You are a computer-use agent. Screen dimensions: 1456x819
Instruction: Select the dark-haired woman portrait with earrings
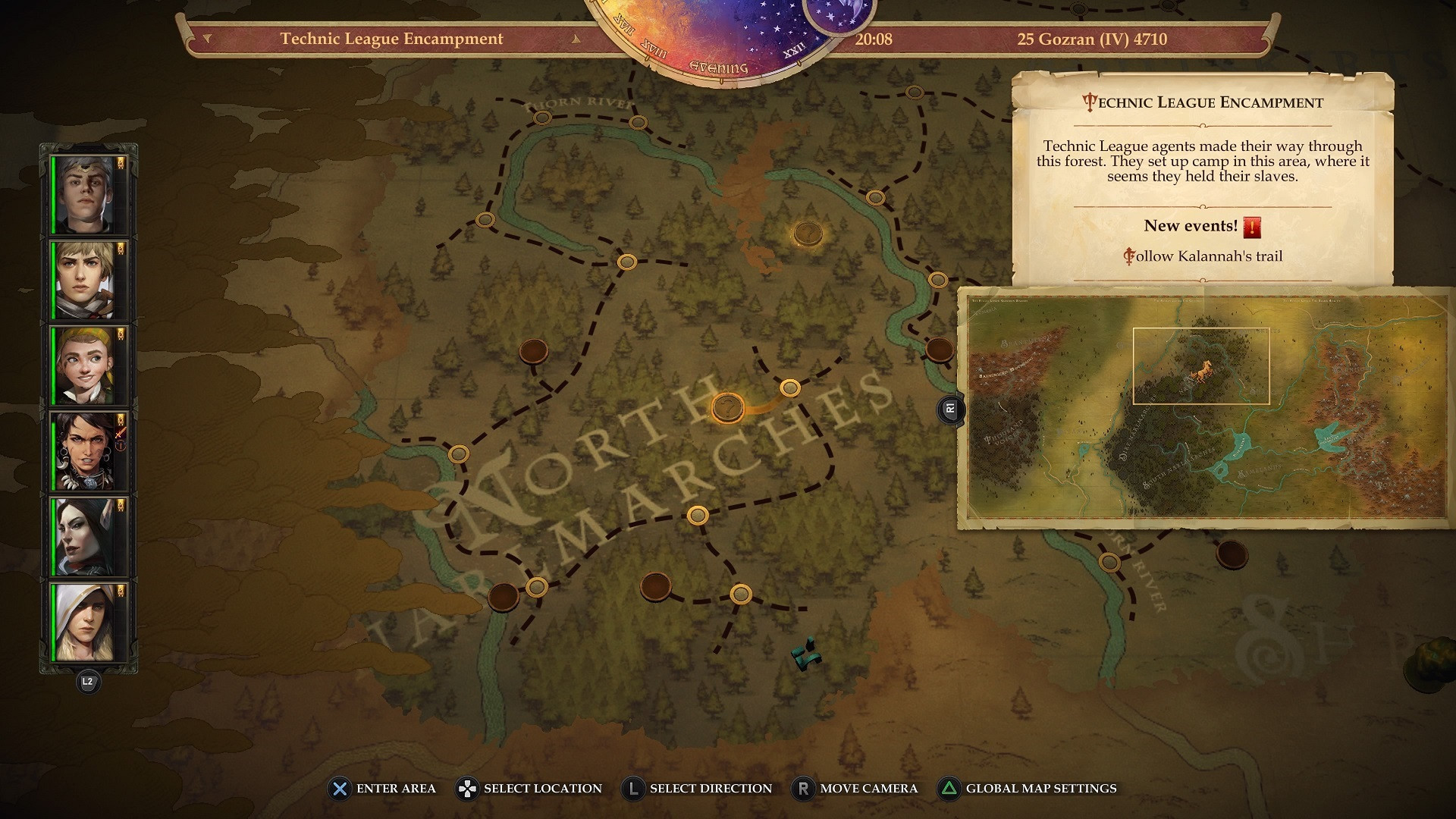click(x=83, y=452)
